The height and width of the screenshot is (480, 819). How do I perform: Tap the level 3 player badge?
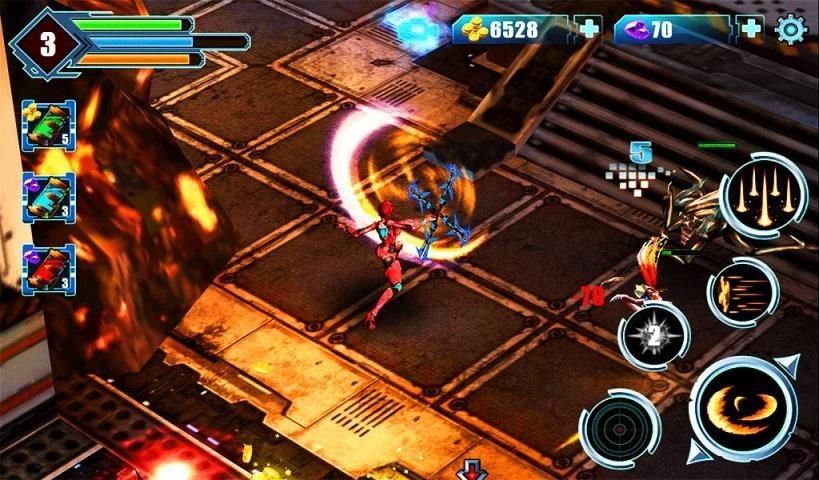coord(47,43)
